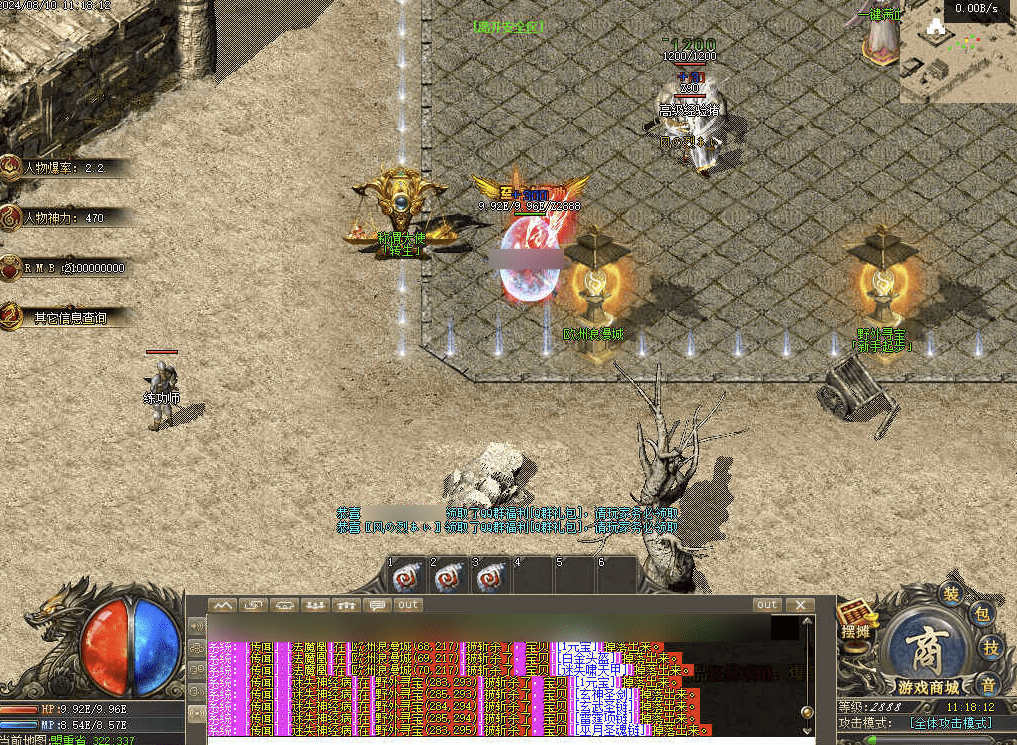Close the chat window with X
The image size is (1017, 745).
pyautogui.click(x=800, y=605)
